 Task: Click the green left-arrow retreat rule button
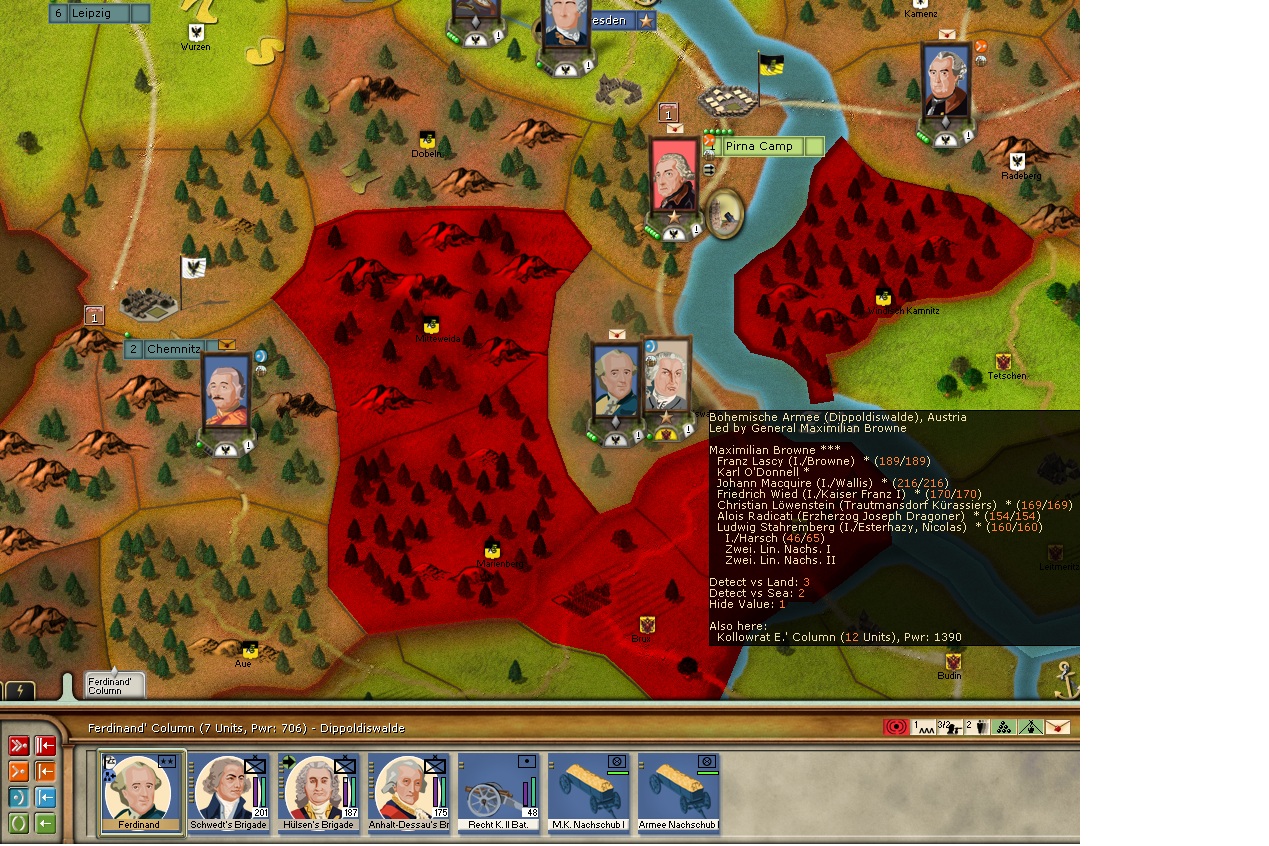pyautogui.click(x=46, y=824)
